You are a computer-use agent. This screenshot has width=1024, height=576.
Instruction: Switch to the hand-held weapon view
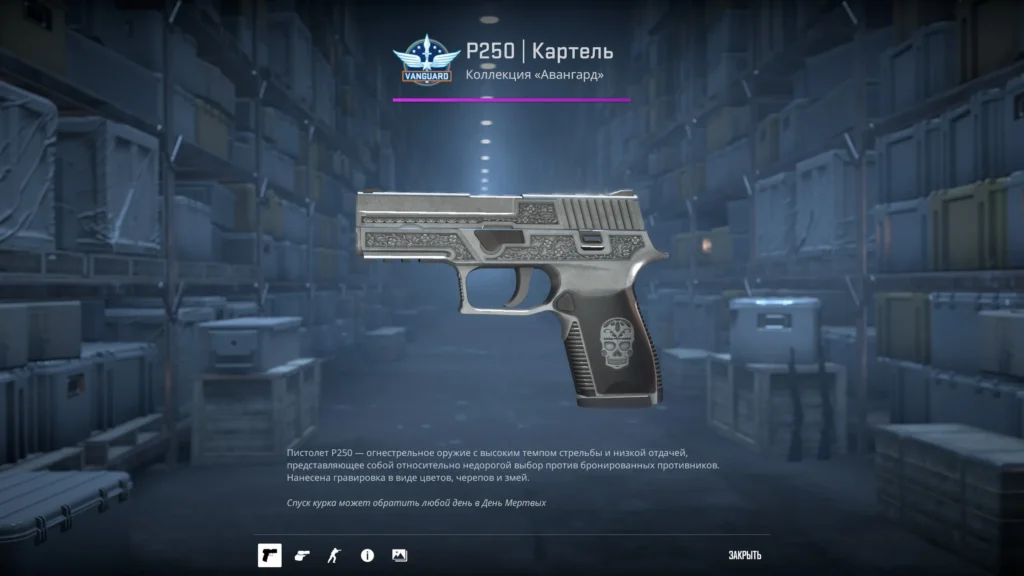point(303,555)
